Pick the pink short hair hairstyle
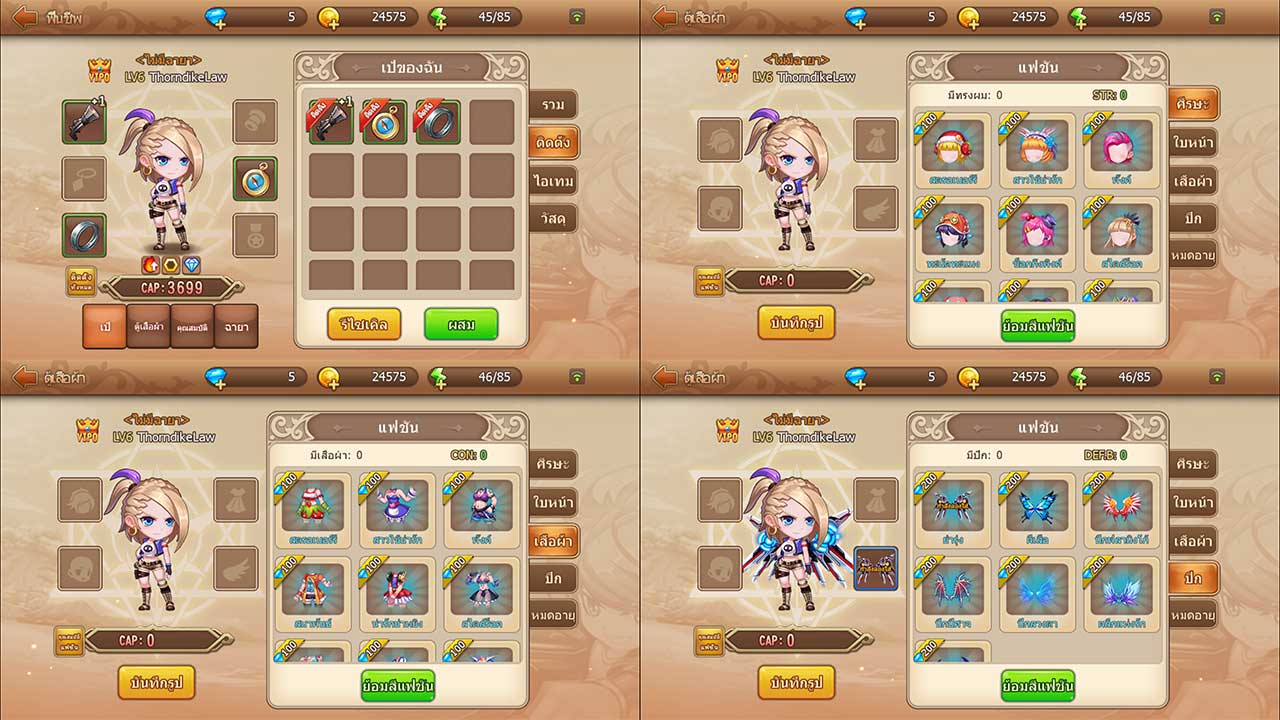Image resolution: width=1280 pixels, height=720 pixels. pyautogui.click(x=1121, y=147)
